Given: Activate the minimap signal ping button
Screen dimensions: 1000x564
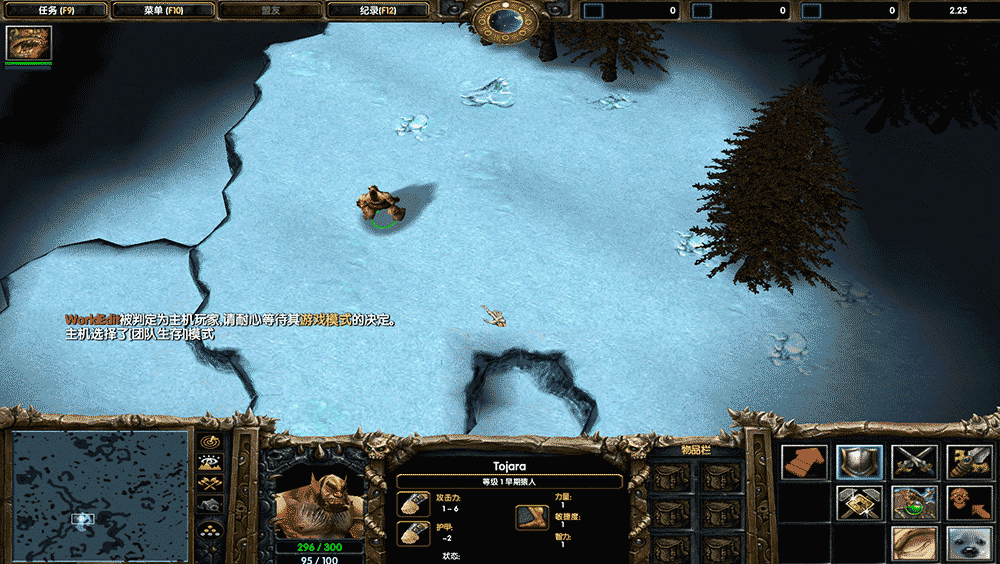Looking at the screenshot, I should click(x=211, y=440).
